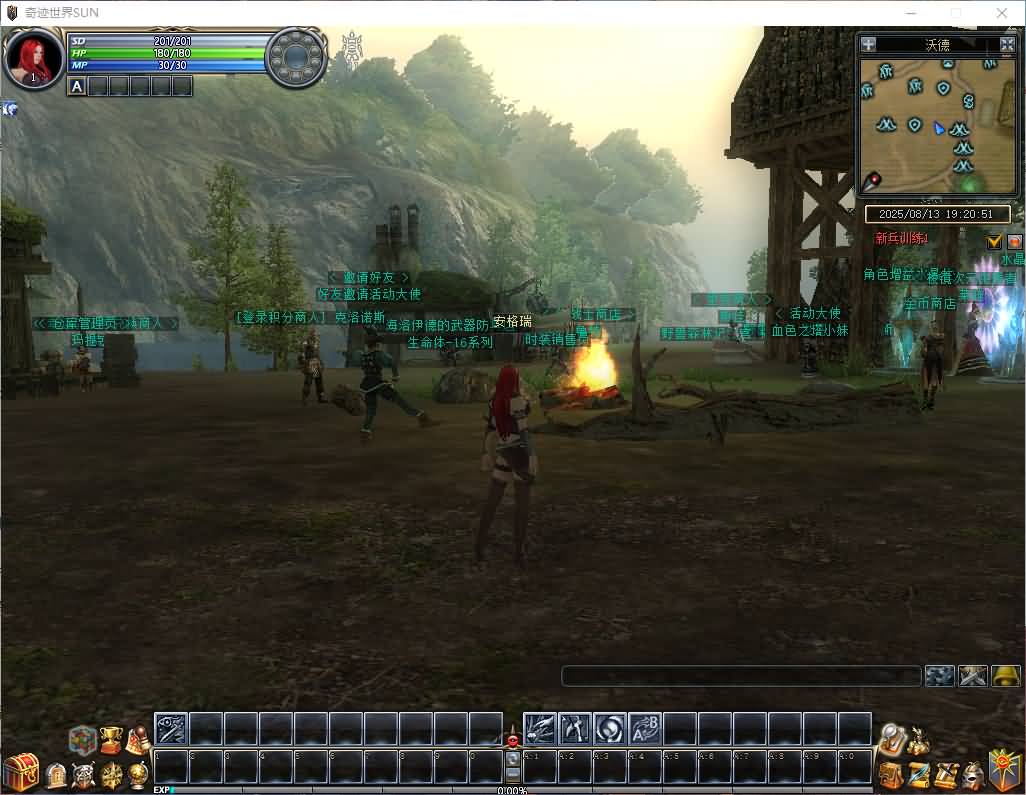Screen dimensions: 1026x795
Task: Use the first skill in the upper-left hotbar
Action: (171, 728)
